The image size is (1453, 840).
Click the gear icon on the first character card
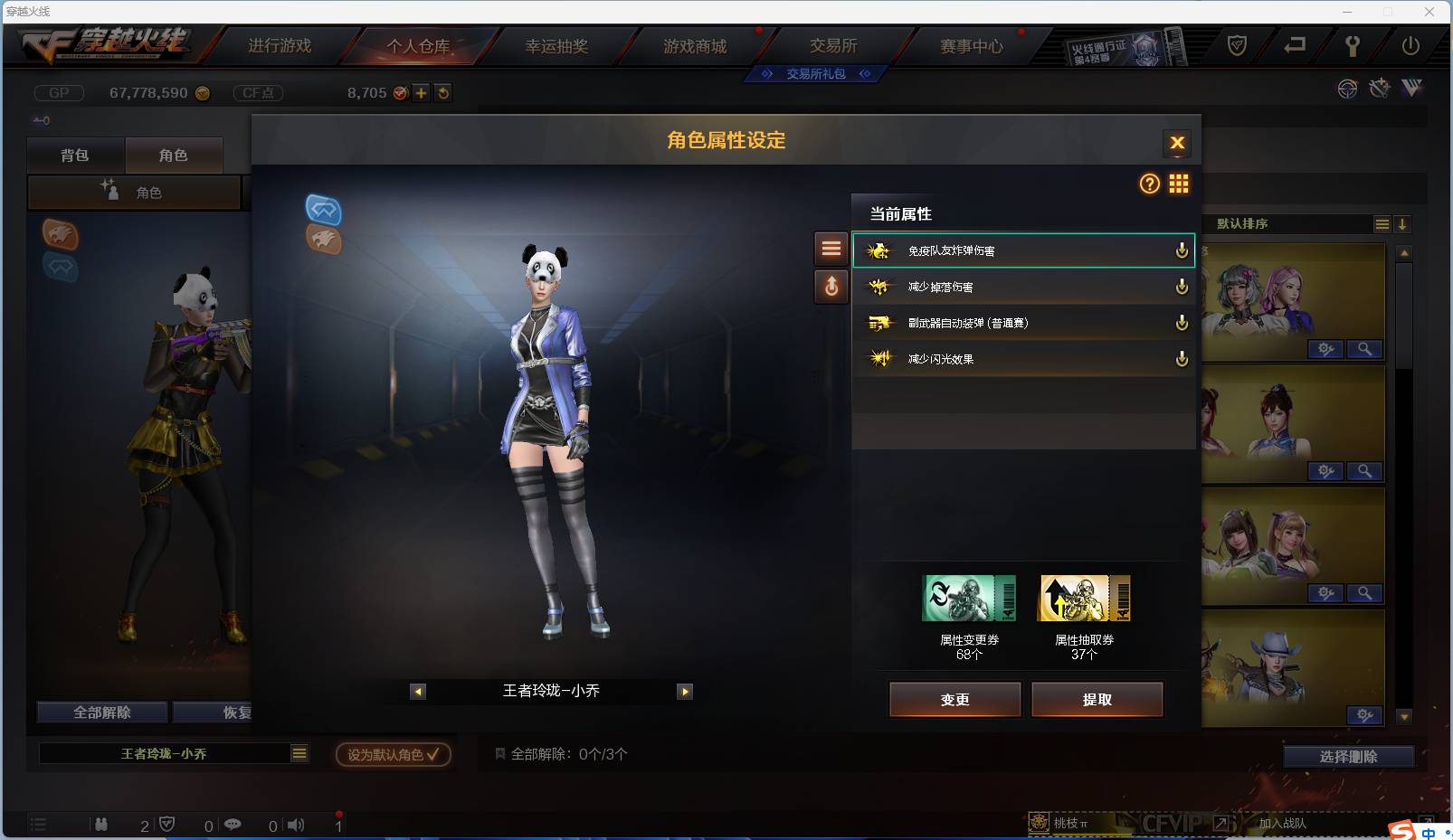tap(1326, 349)
